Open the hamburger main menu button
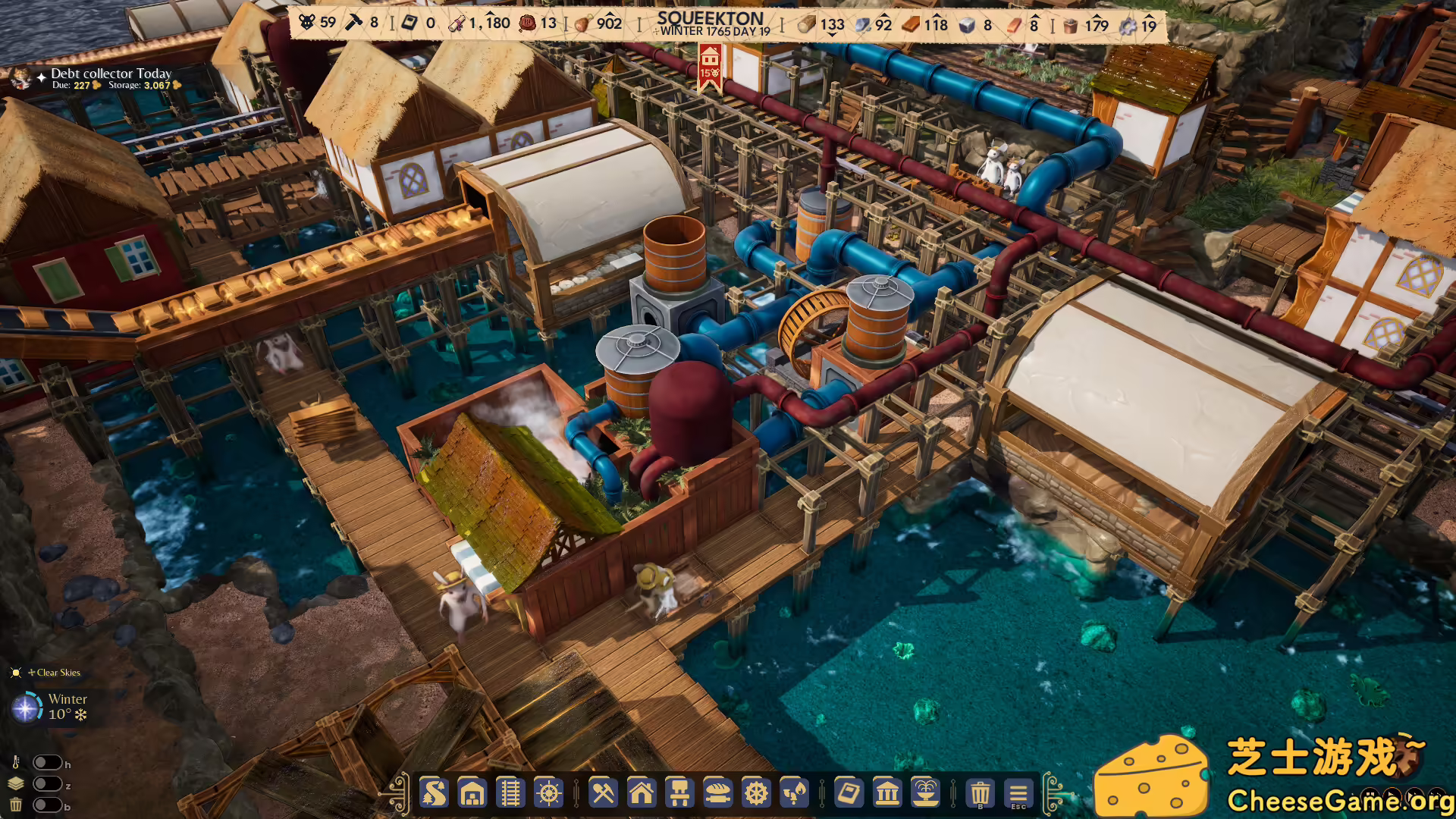The width and height of the screenshot is (1456, 819). click(1018, 793)
